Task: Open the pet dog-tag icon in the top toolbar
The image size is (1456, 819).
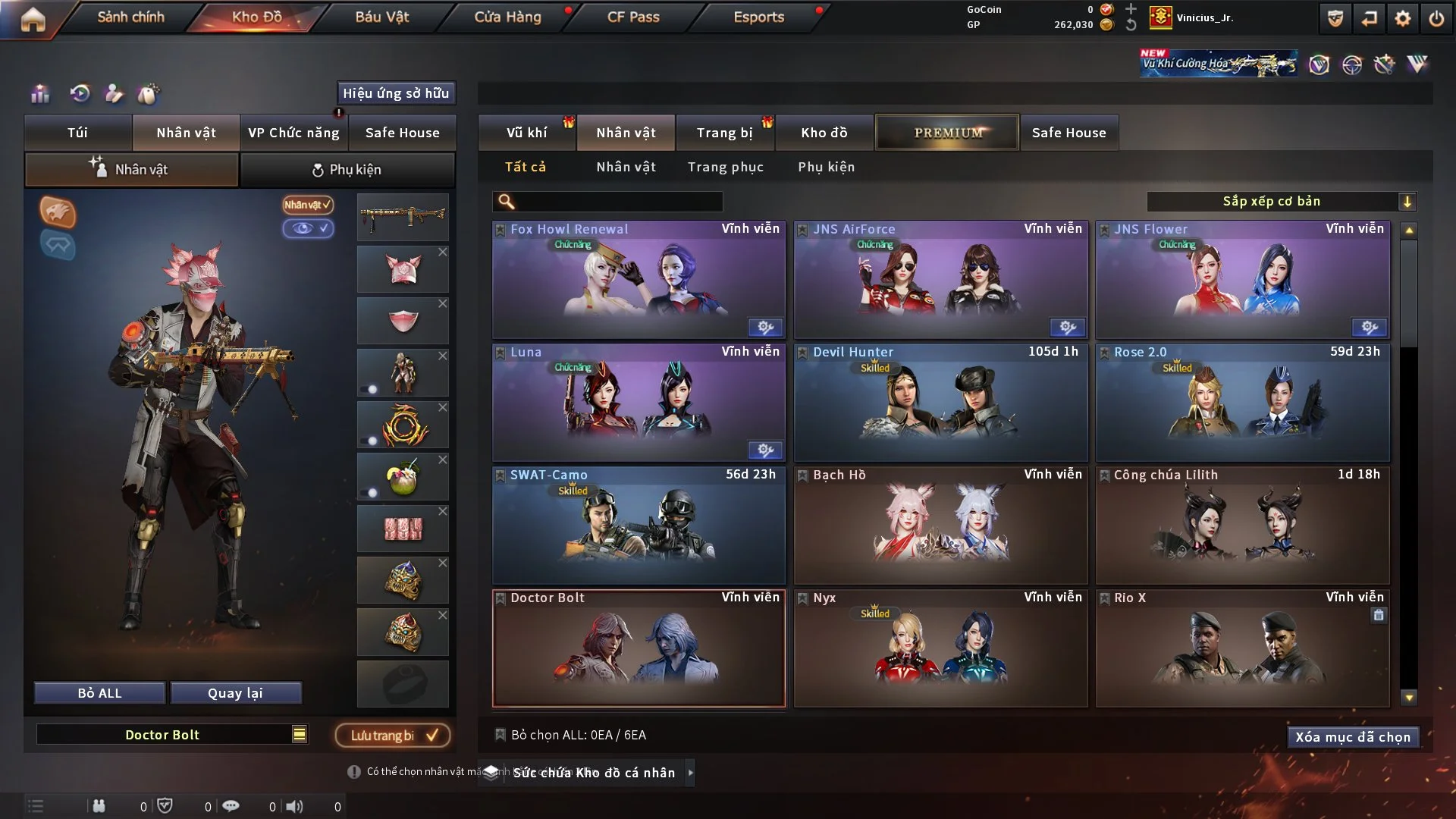Action: 149,94
